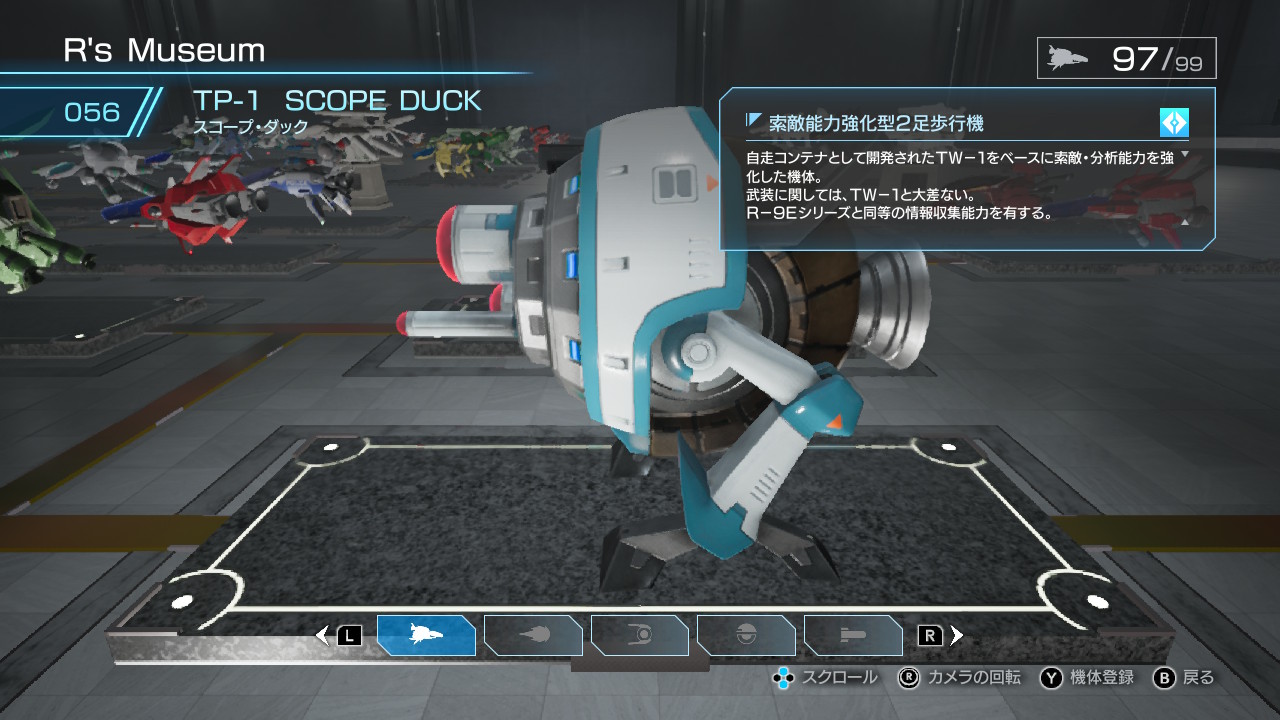Select the highlighted ship body tab
This screenshot has width=1280, height=720.
[x=426, y=635]
